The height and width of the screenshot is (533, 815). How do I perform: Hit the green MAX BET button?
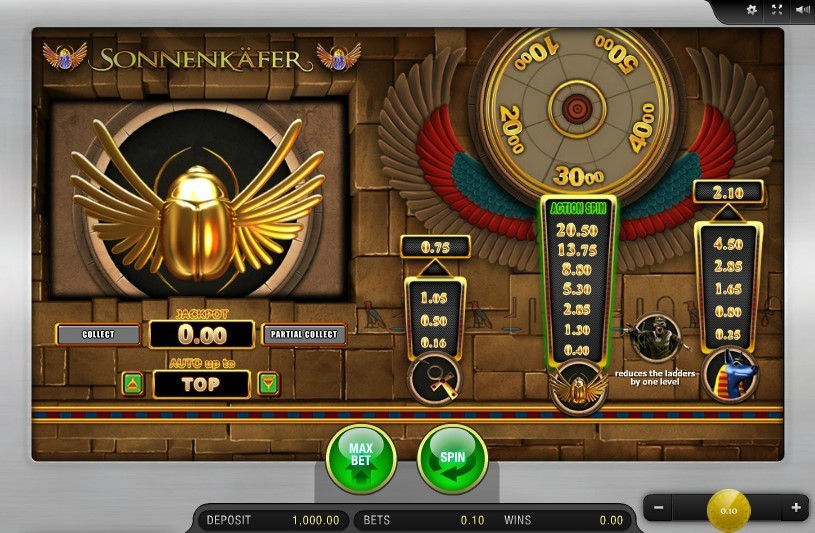click(361, 459)
